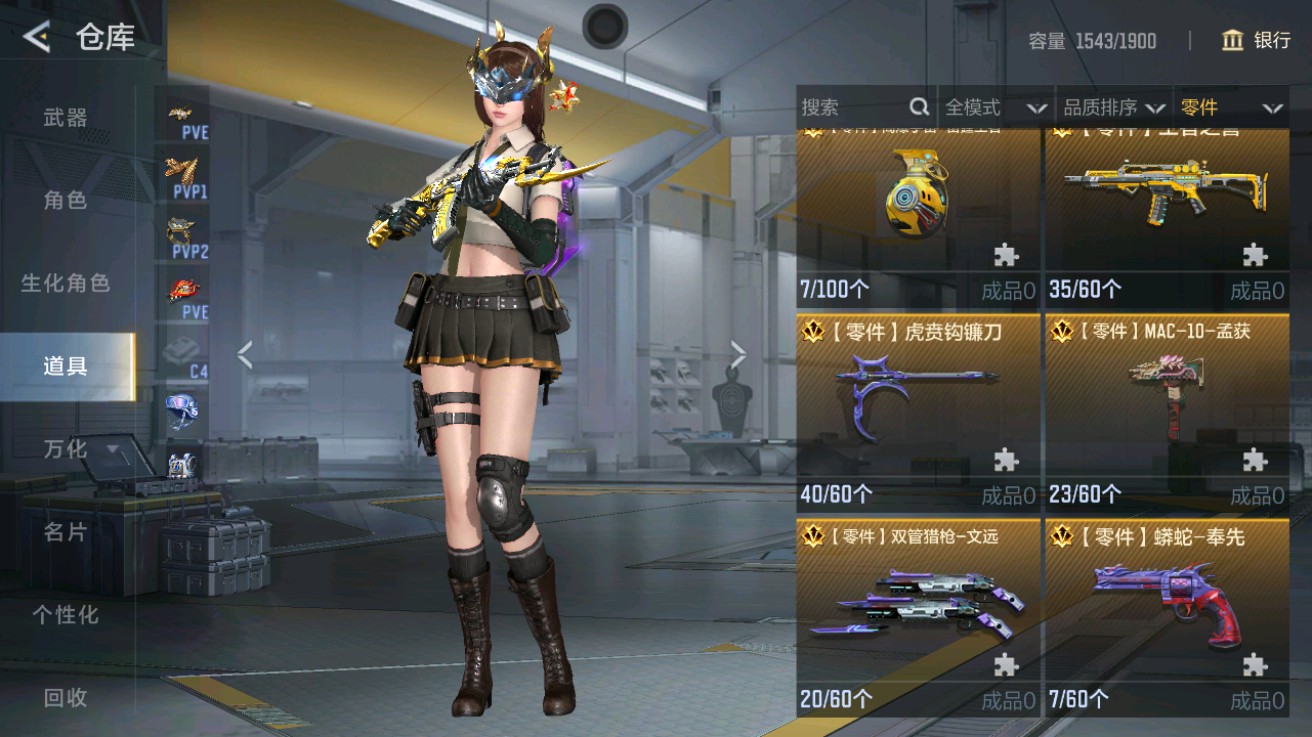Switch to the 万化 tab
Viewport: 1312px width, 737px height.
pos(65,450)
